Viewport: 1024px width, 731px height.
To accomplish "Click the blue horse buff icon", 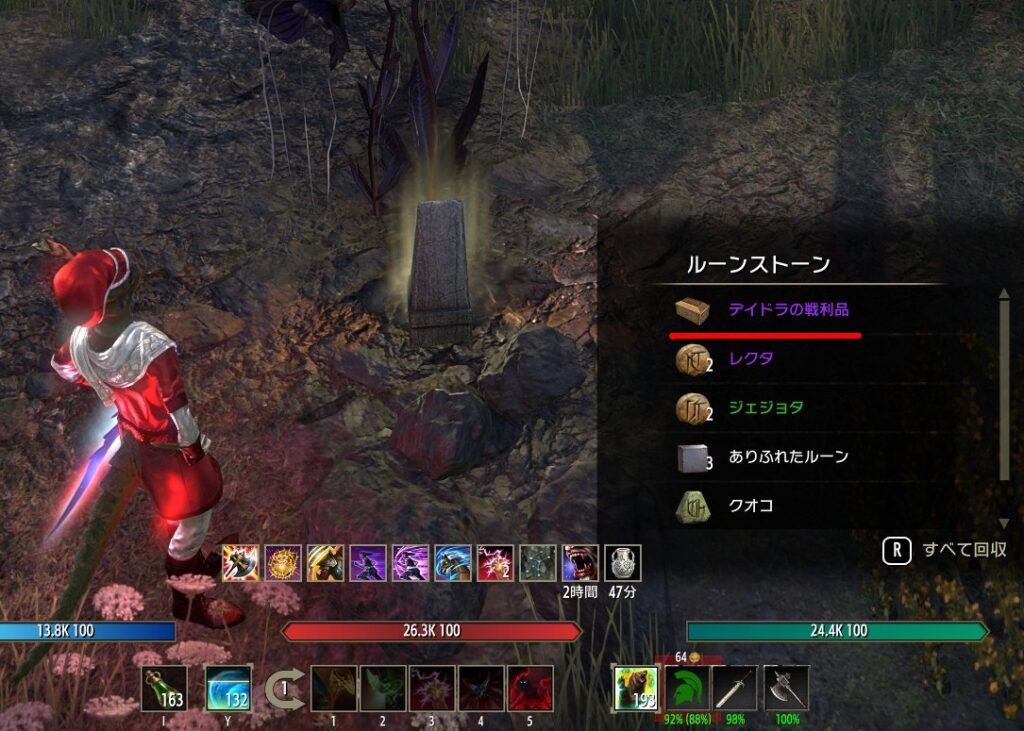I will (452, 563).
